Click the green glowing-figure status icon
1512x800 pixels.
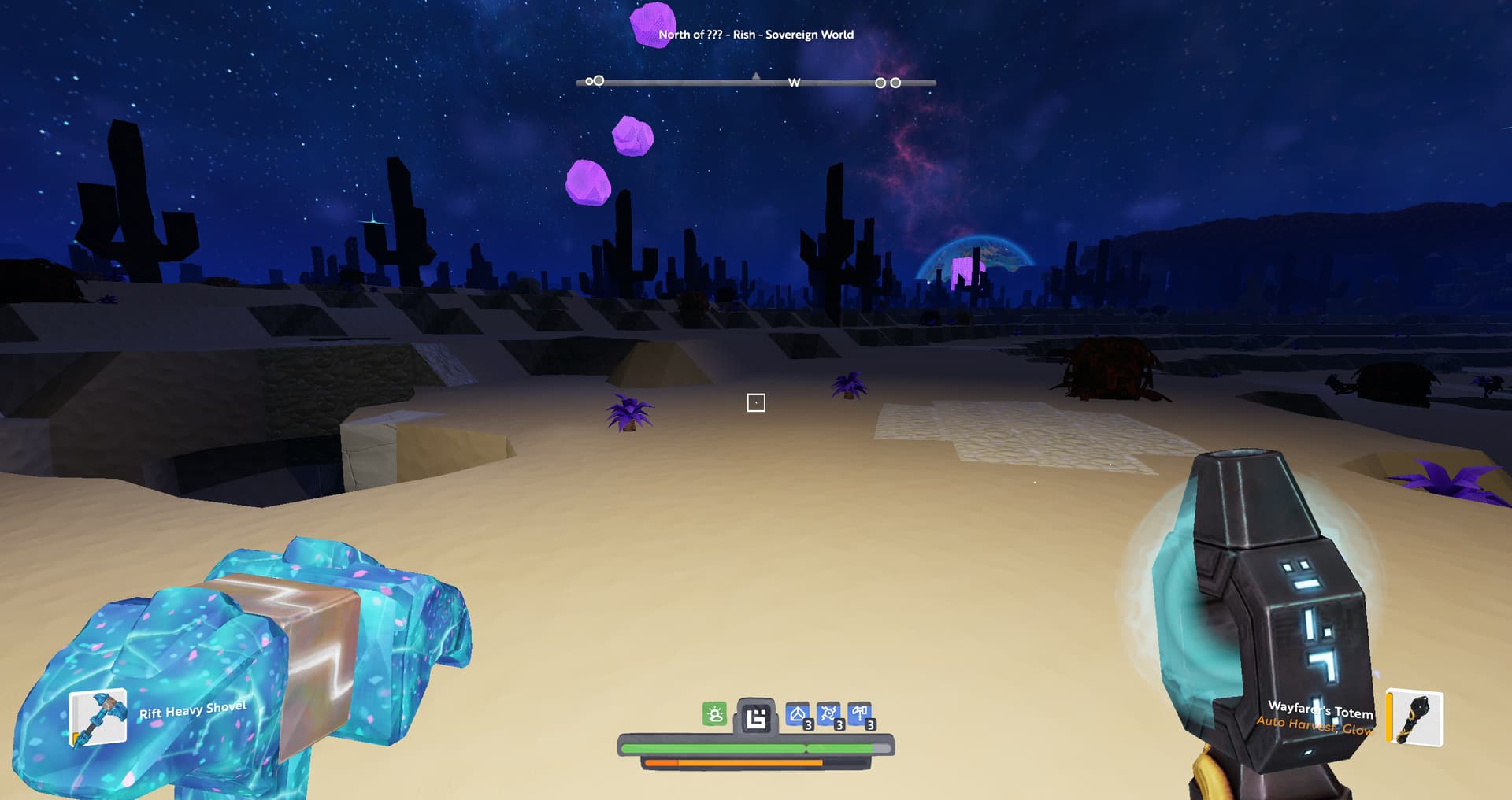(714, 714)
